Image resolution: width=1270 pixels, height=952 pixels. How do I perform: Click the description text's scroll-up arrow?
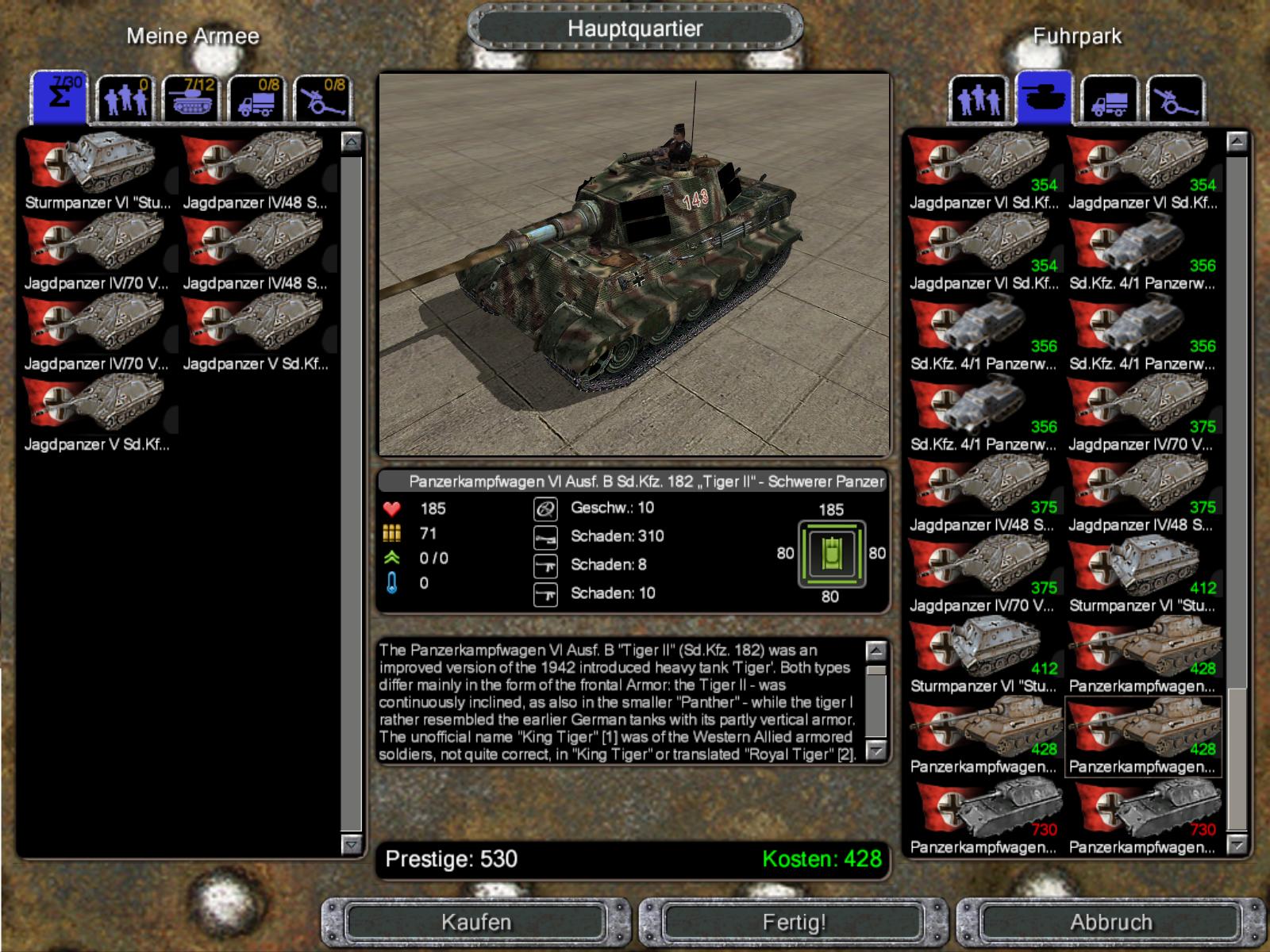(876, 651)
